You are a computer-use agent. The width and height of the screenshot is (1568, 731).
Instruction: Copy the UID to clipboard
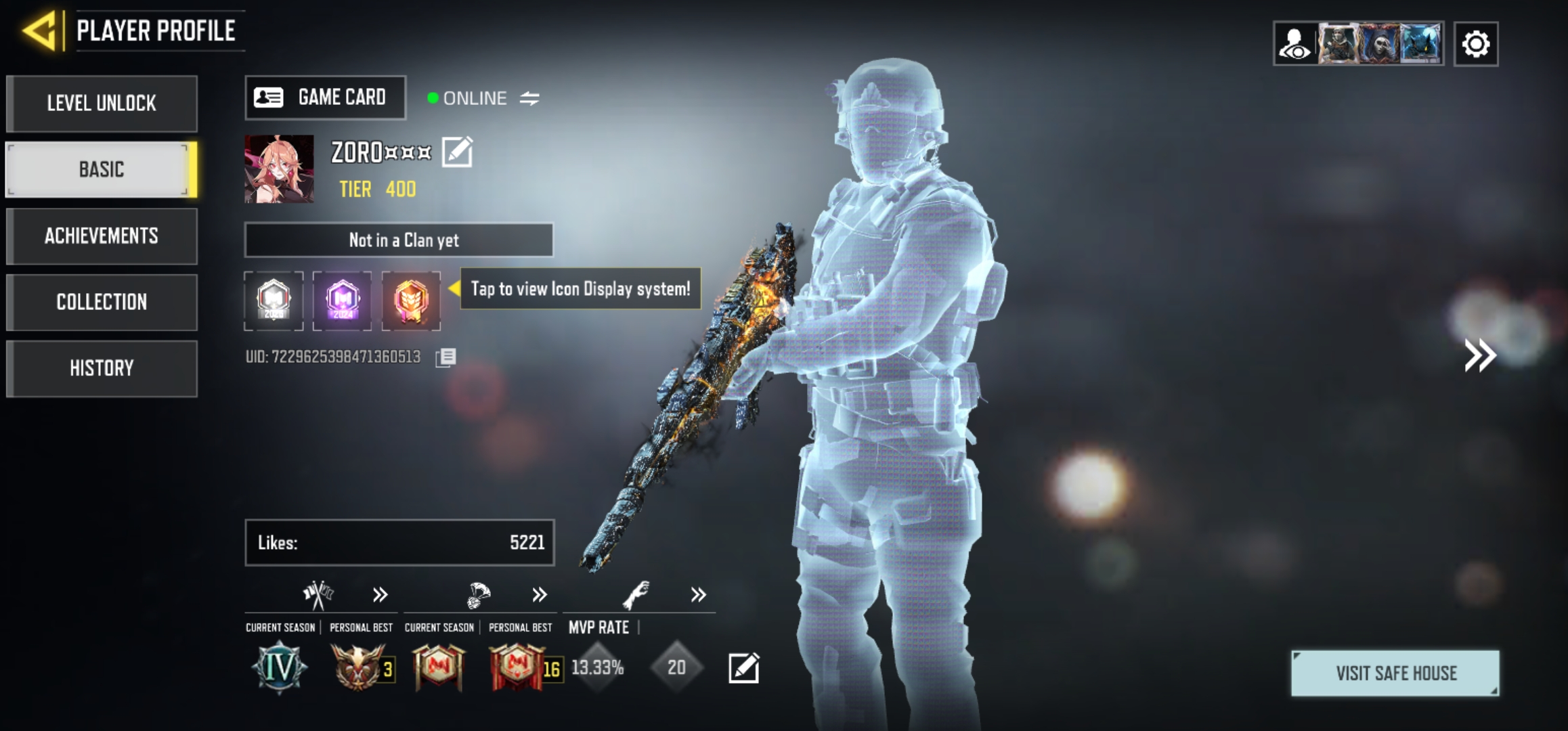click(445, 357)
